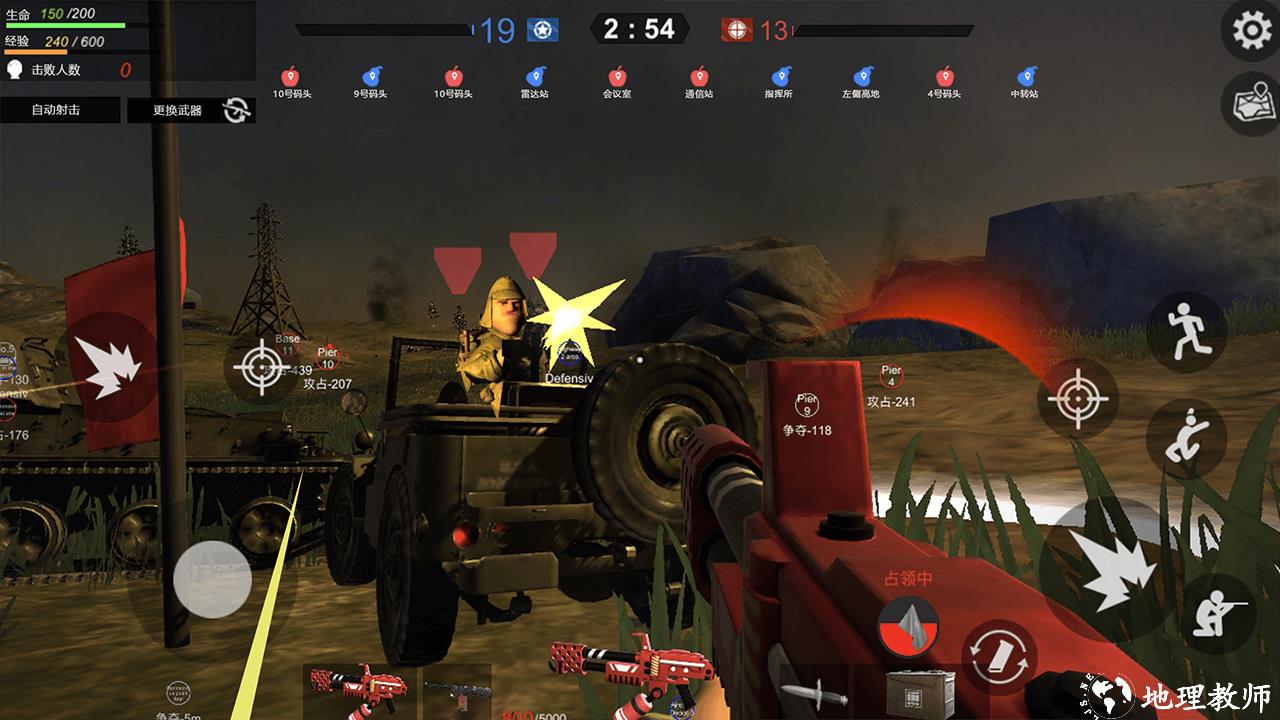Select the 4号码头 capture point marker
This screenshot has height=720, width=1280.
click(944, 82)
